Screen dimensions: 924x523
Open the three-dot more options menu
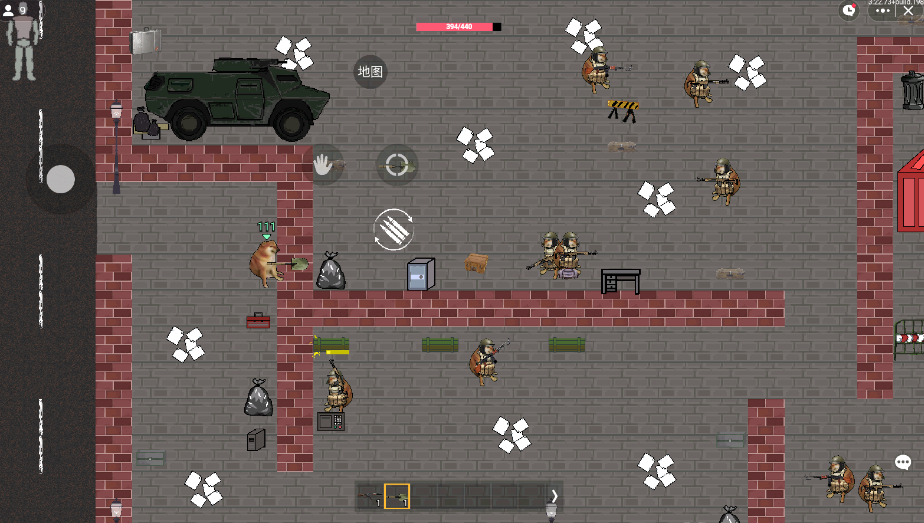[x=881, y=10]
